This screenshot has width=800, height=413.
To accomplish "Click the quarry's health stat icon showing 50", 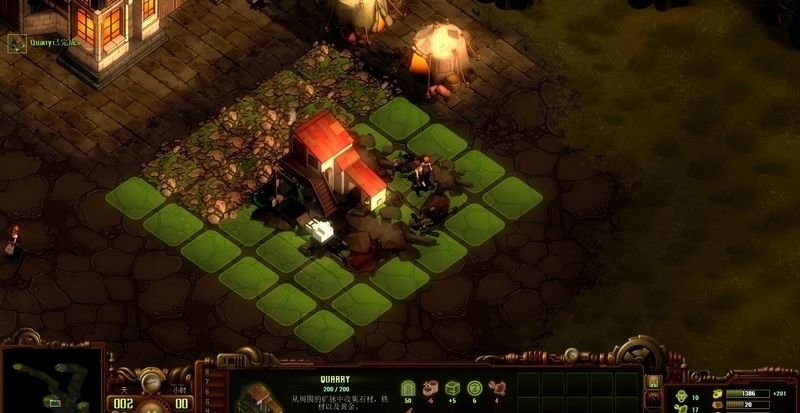I will pyautogui.click(x=407, y=387).
